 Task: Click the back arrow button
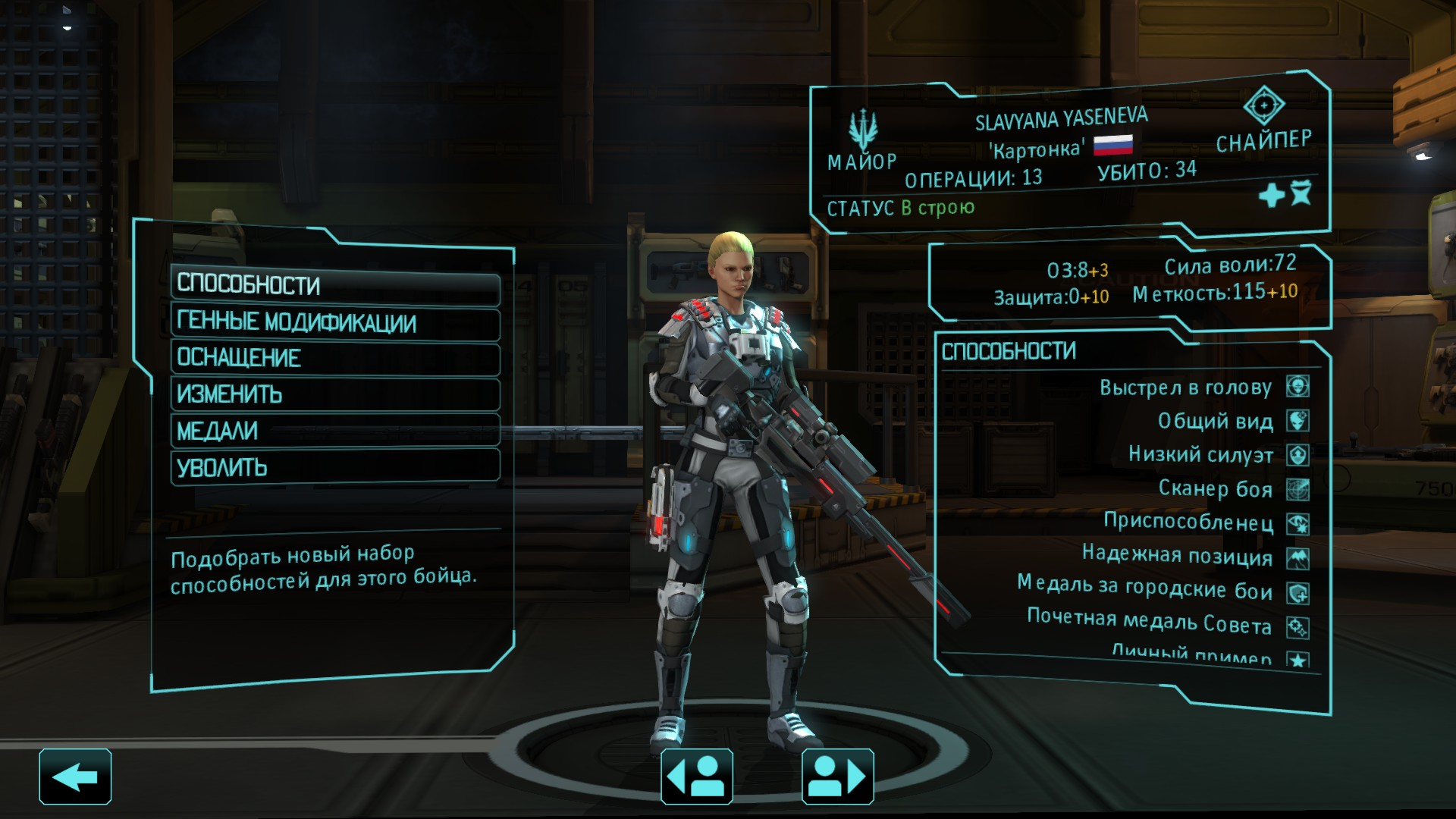[x=75, y=777]
